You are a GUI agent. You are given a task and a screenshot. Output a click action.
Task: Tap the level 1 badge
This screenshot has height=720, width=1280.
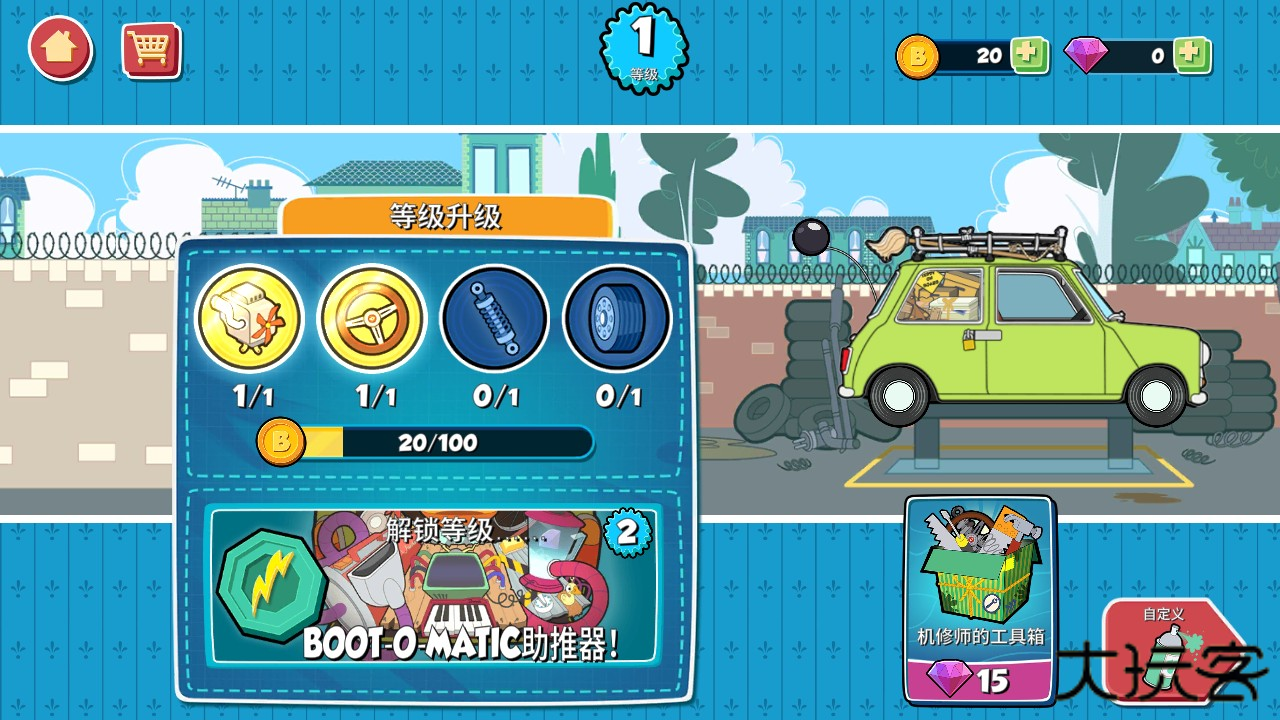(x=644, y=45)
